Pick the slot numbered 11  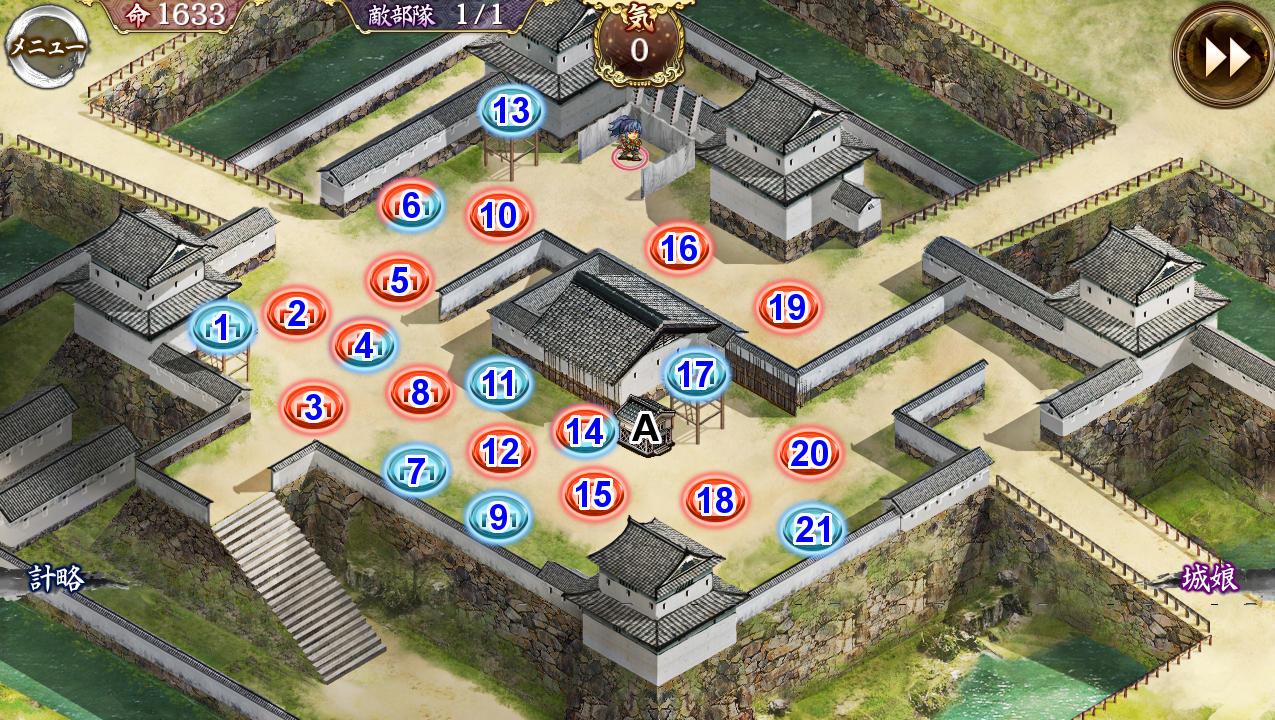tap(498, 384)
